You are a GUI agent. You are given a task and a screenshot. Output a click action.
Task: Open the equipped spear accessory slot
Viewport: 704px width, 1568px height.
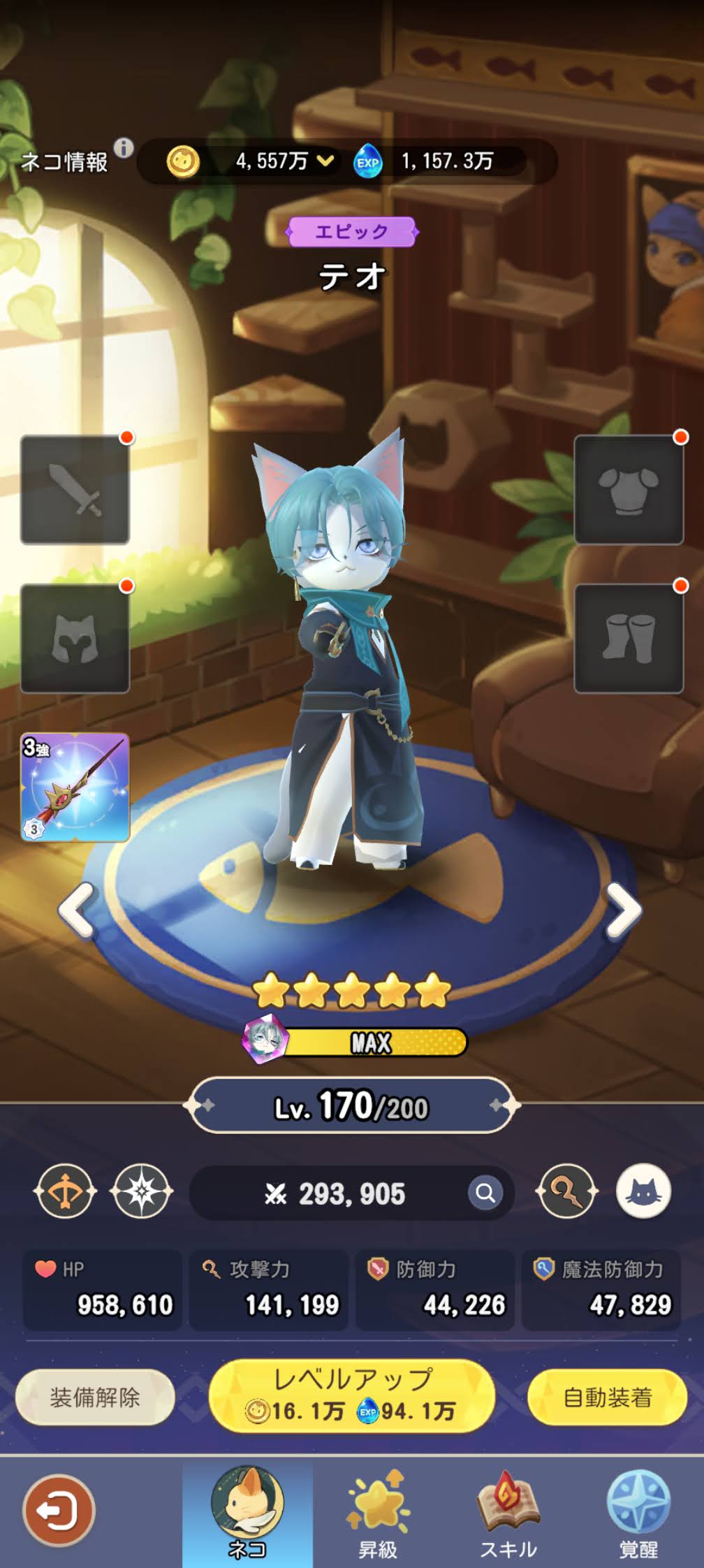(x=75, y=787)
